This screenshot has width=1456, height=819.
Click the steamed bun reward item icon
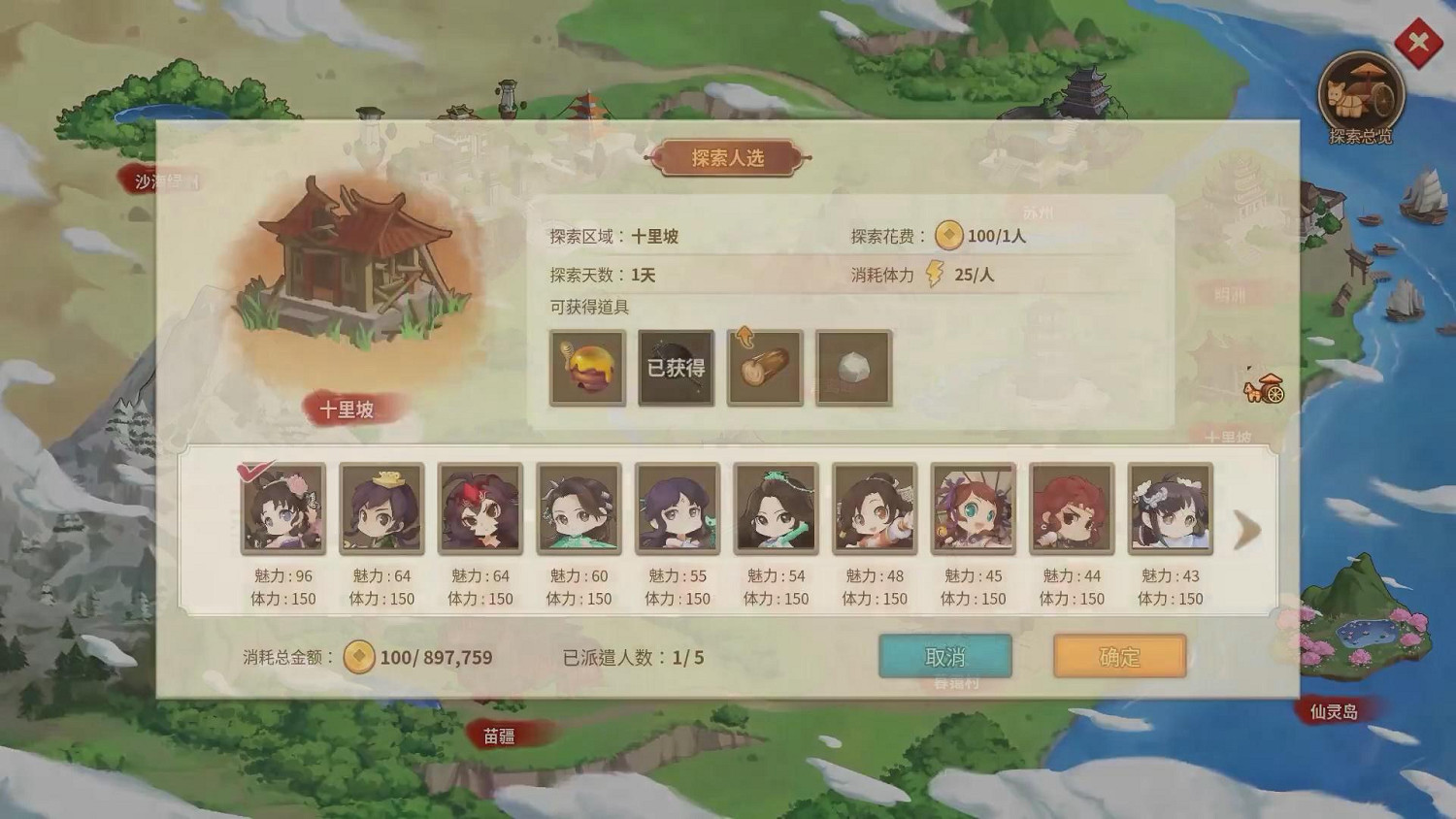(854, 369)
